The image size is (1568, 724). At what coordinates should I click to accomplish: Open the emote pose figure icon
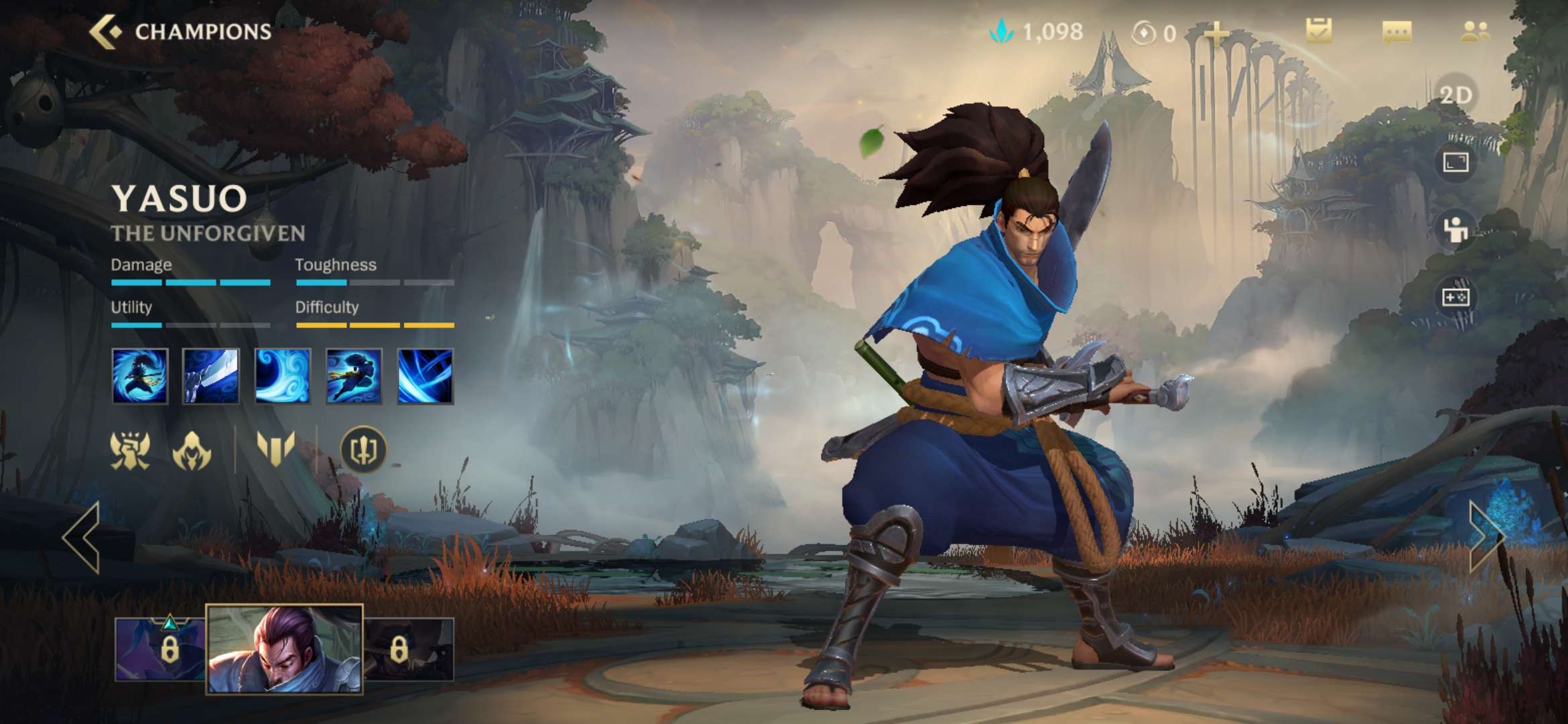tap(1455, 230)
